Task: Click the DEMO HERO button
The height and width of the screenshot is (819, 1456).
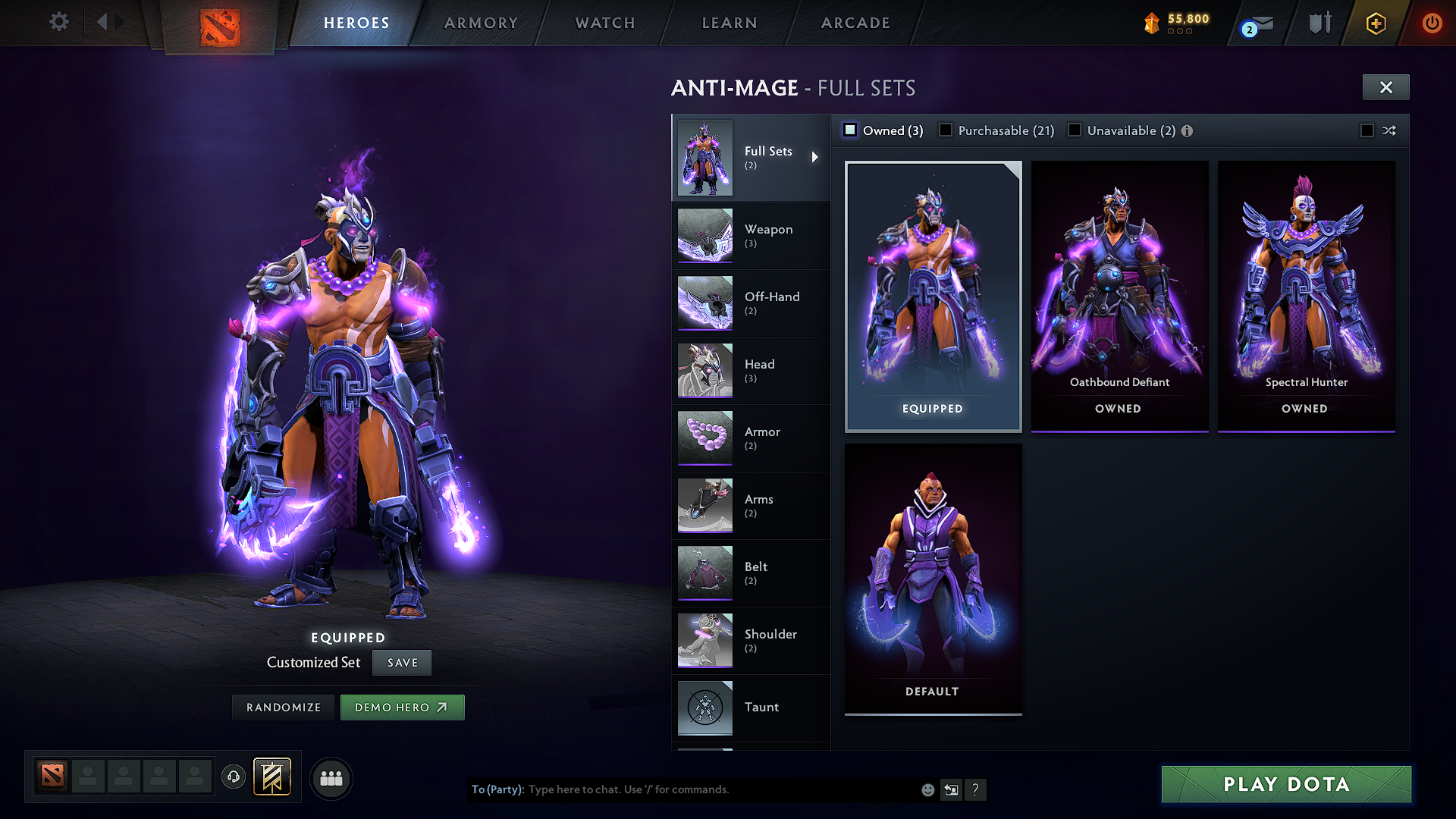Action: [x=403, y=707]
